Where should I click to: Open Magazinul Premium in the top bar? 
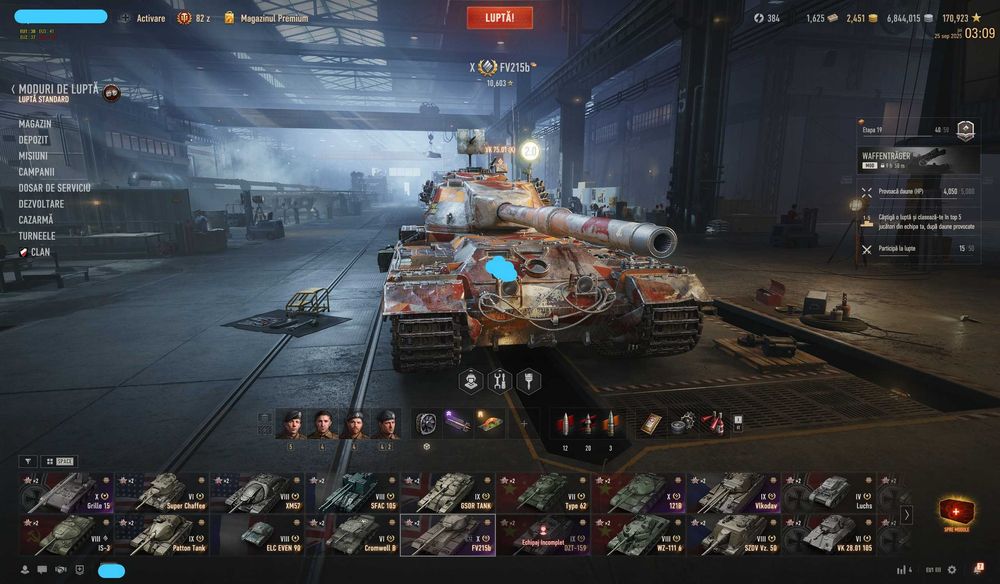[273, 18]
